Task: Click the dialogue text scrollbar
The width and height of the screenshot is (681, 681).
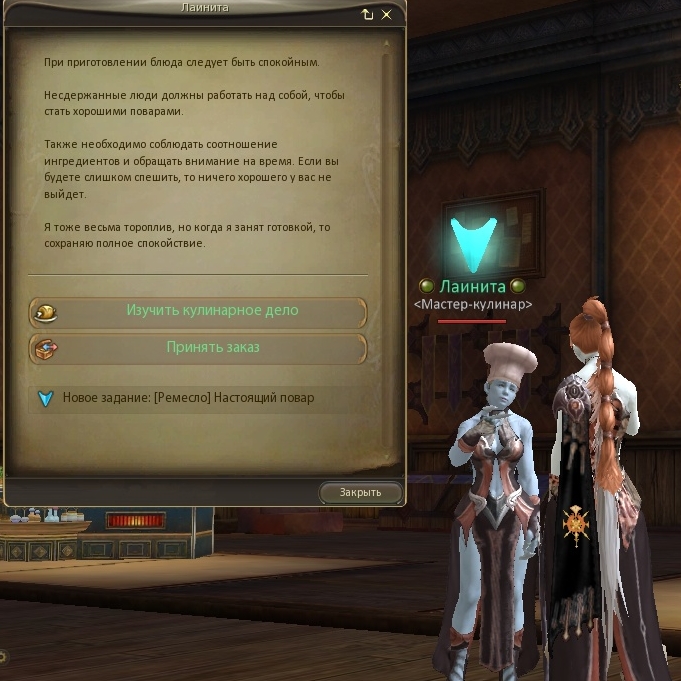Action: pos(388,150)
